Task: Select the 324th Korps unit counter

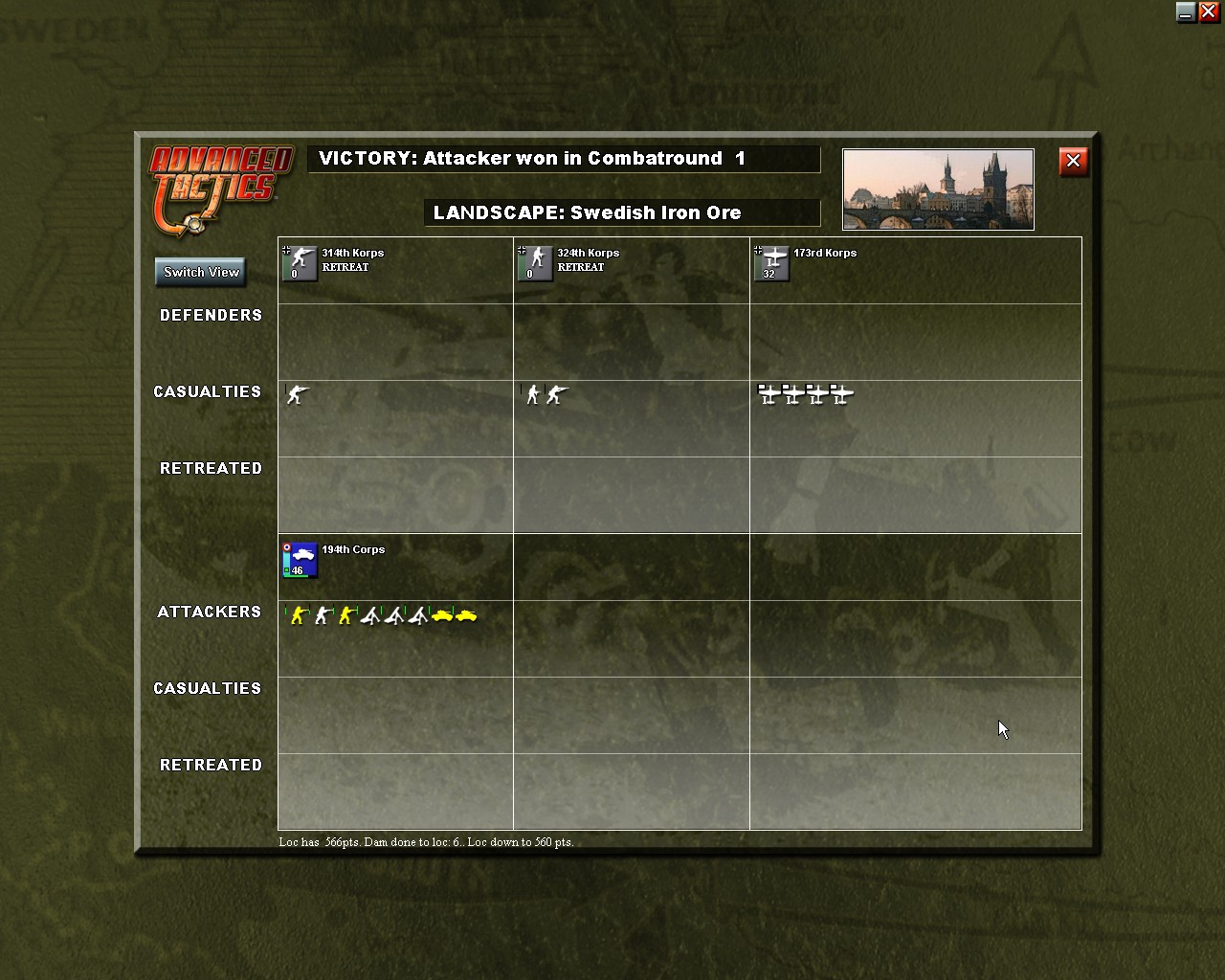Action: pos(534,263)
